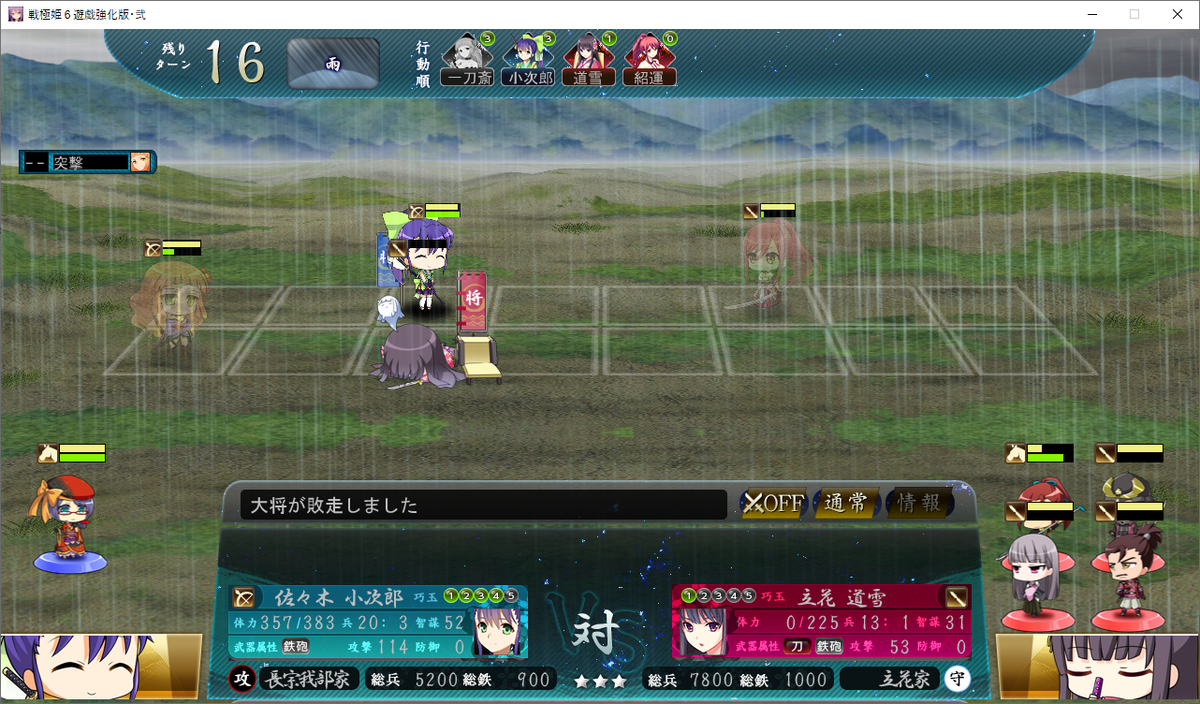1200x704 pixels.
Task: Toggle the battle animation OFF button
Action: 773,503
